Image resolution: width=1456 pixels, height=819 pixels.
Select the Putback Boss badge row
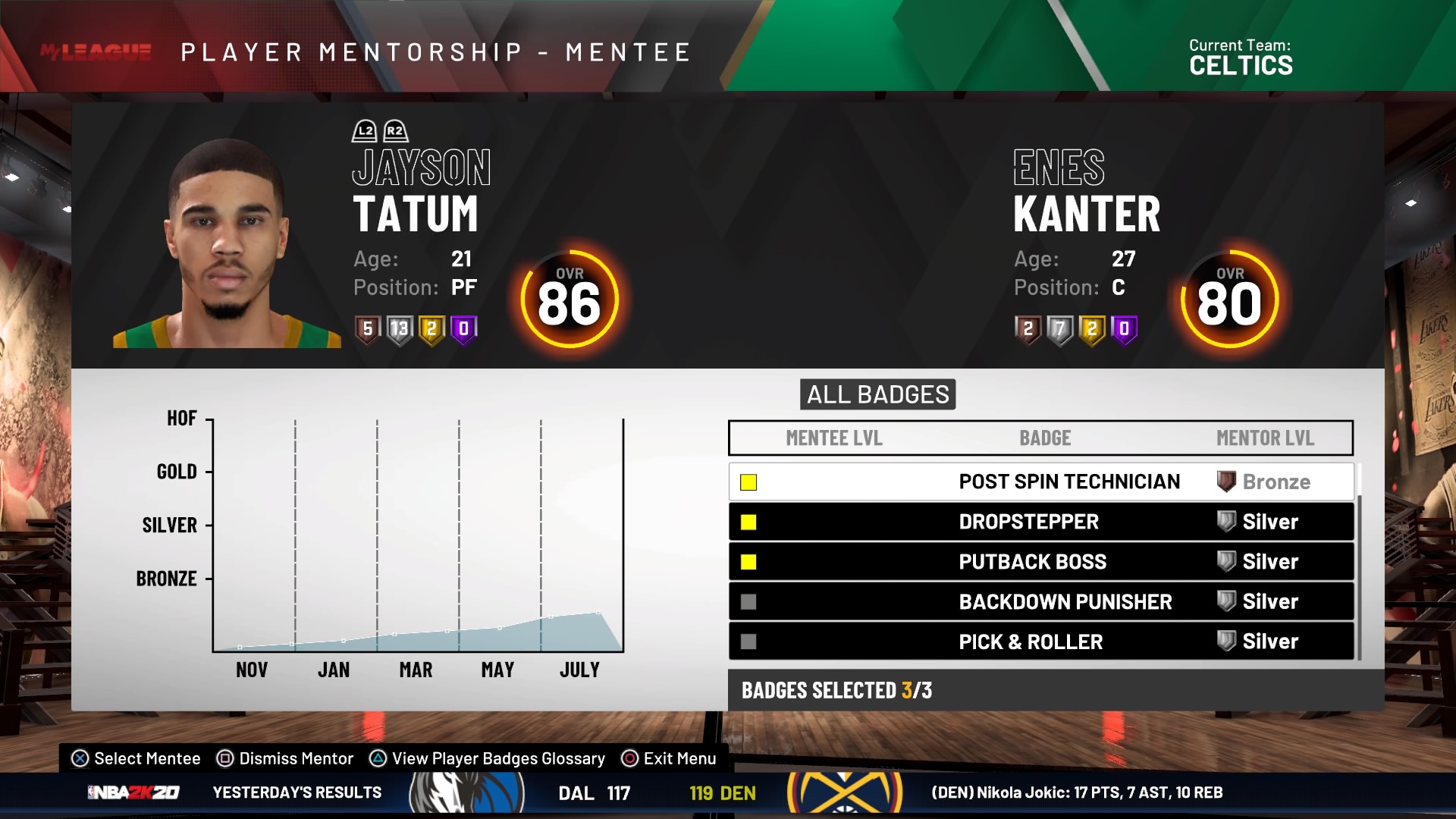(1040, 562)
